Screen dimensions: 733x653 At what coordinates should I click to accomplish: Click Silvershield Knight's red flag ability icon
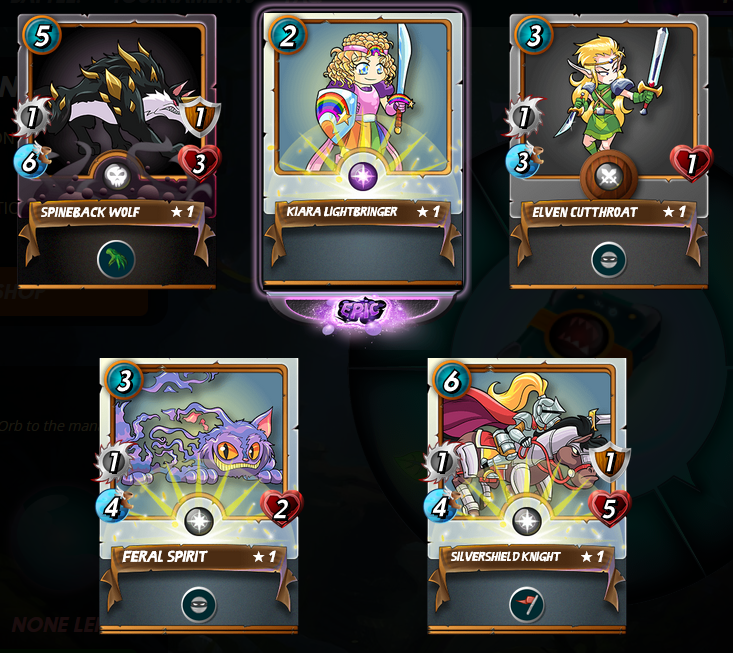tap(527, 603)
